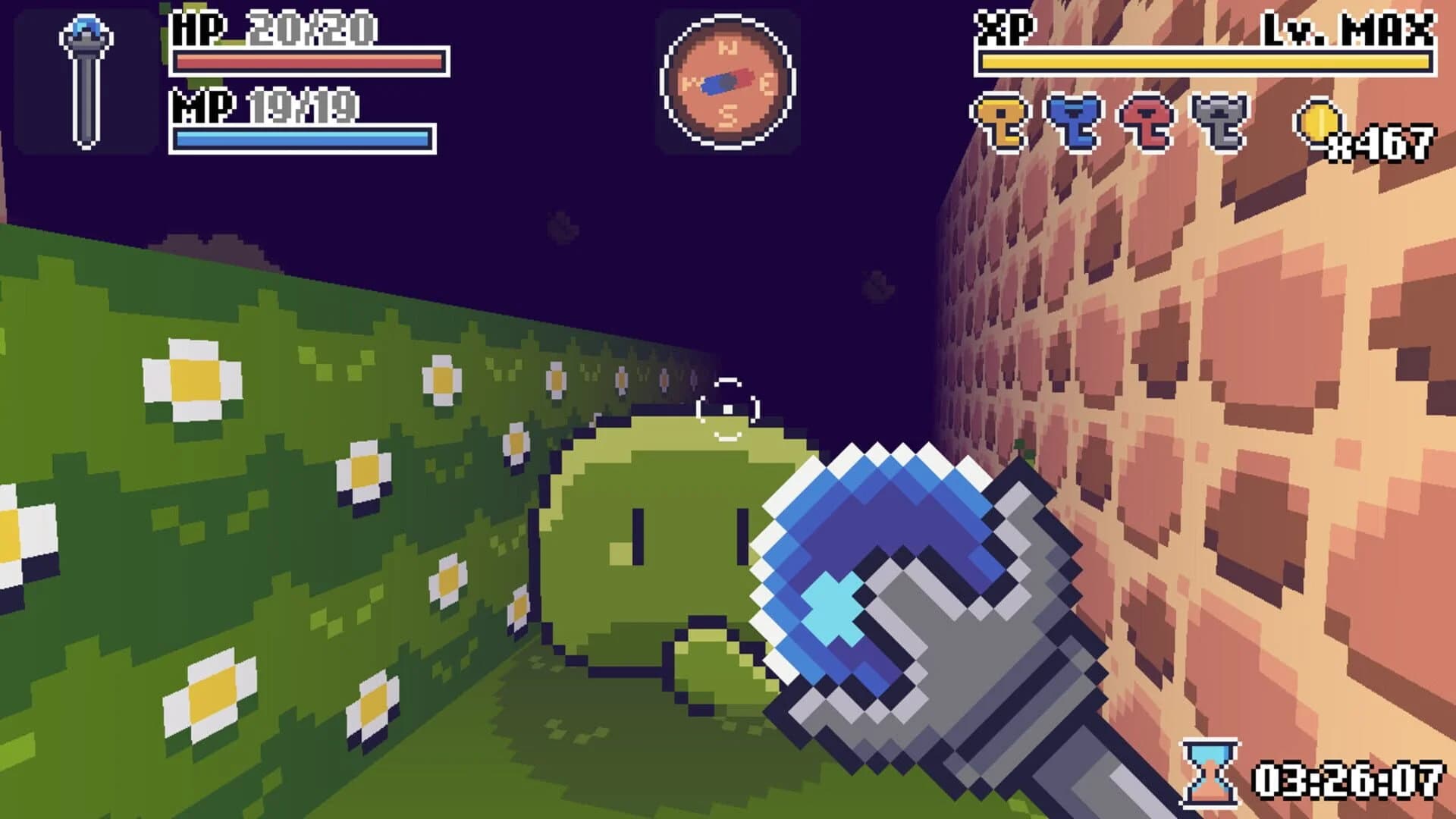Click the gray key icon

[1216, 121]
